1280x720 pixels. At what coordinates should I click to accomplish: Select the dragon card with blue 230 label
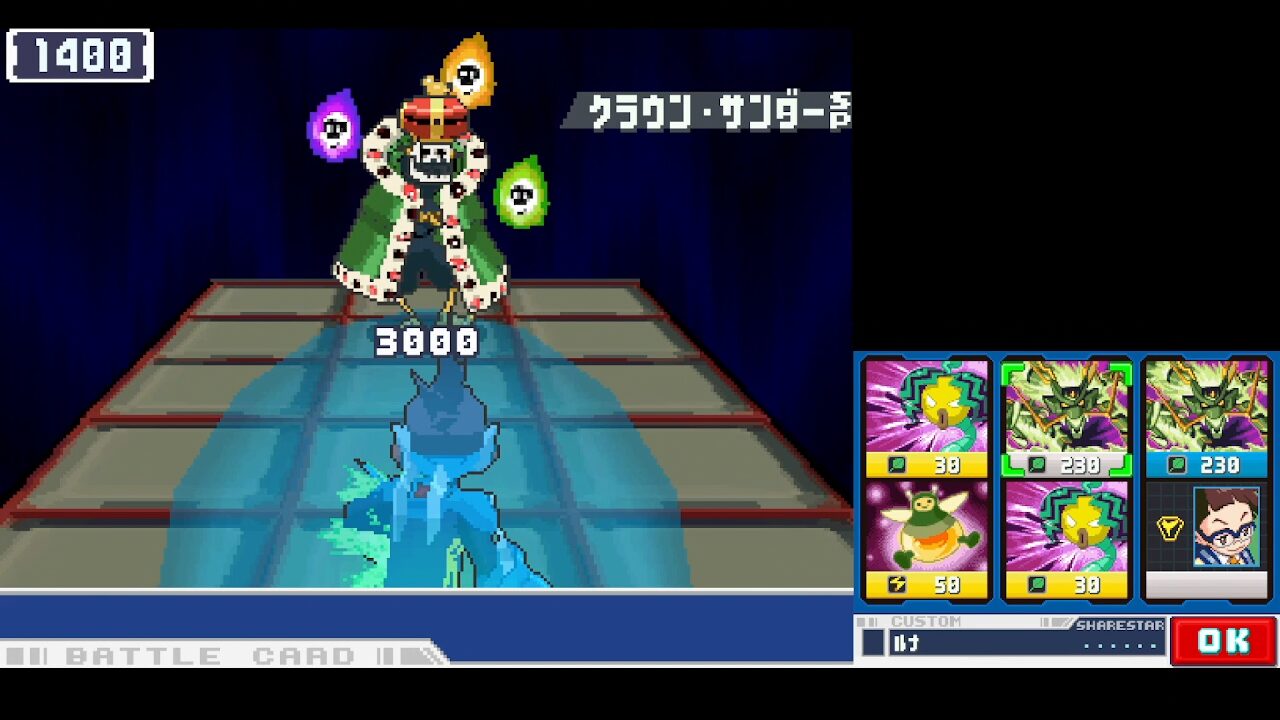point(1206,419)
